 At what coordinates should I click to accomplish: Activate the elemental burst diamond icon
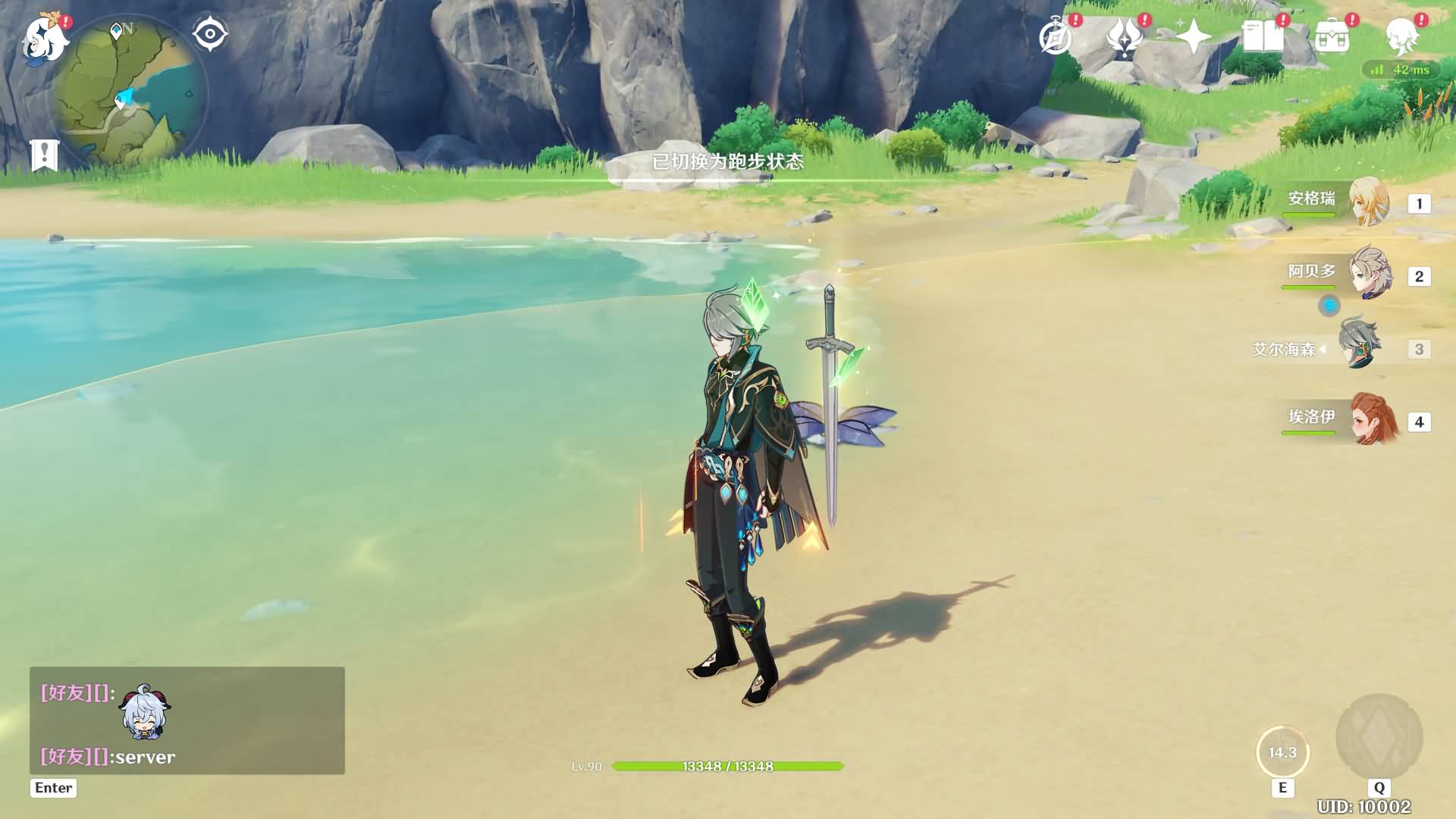[x=1379, y=737]
